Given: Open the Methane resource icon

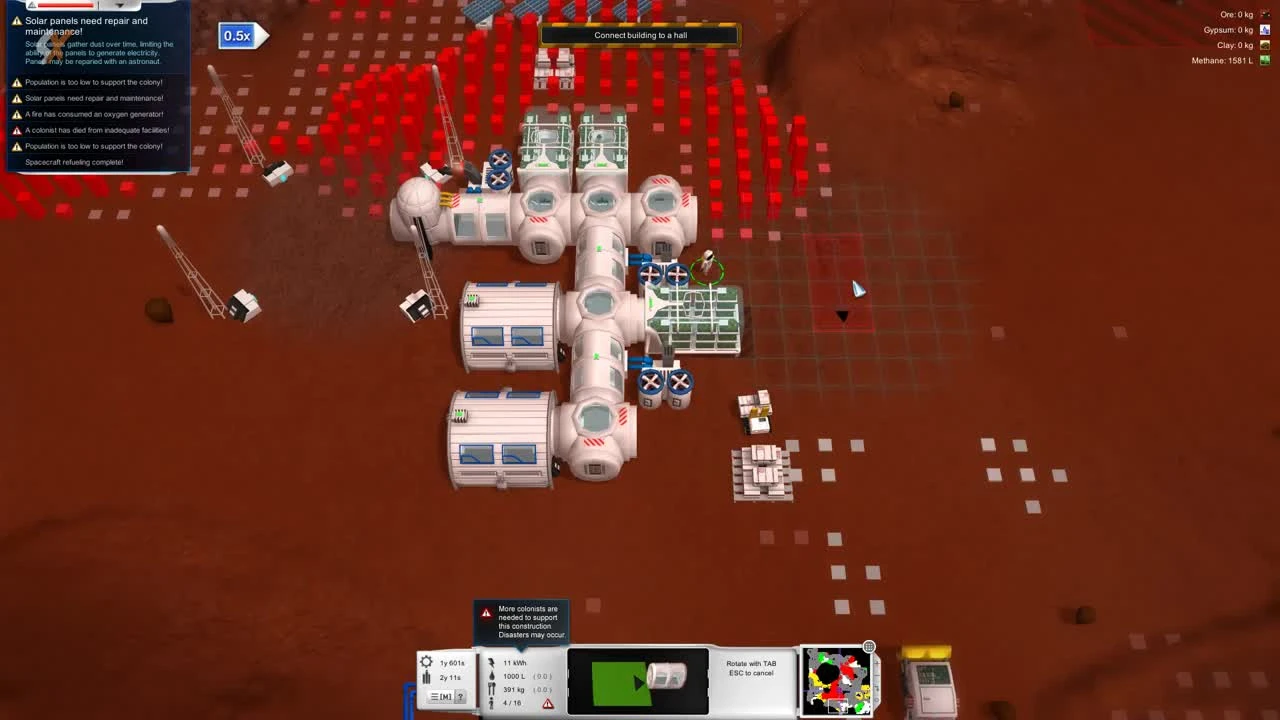Looking at the screenshot, I should [1264, 59].
